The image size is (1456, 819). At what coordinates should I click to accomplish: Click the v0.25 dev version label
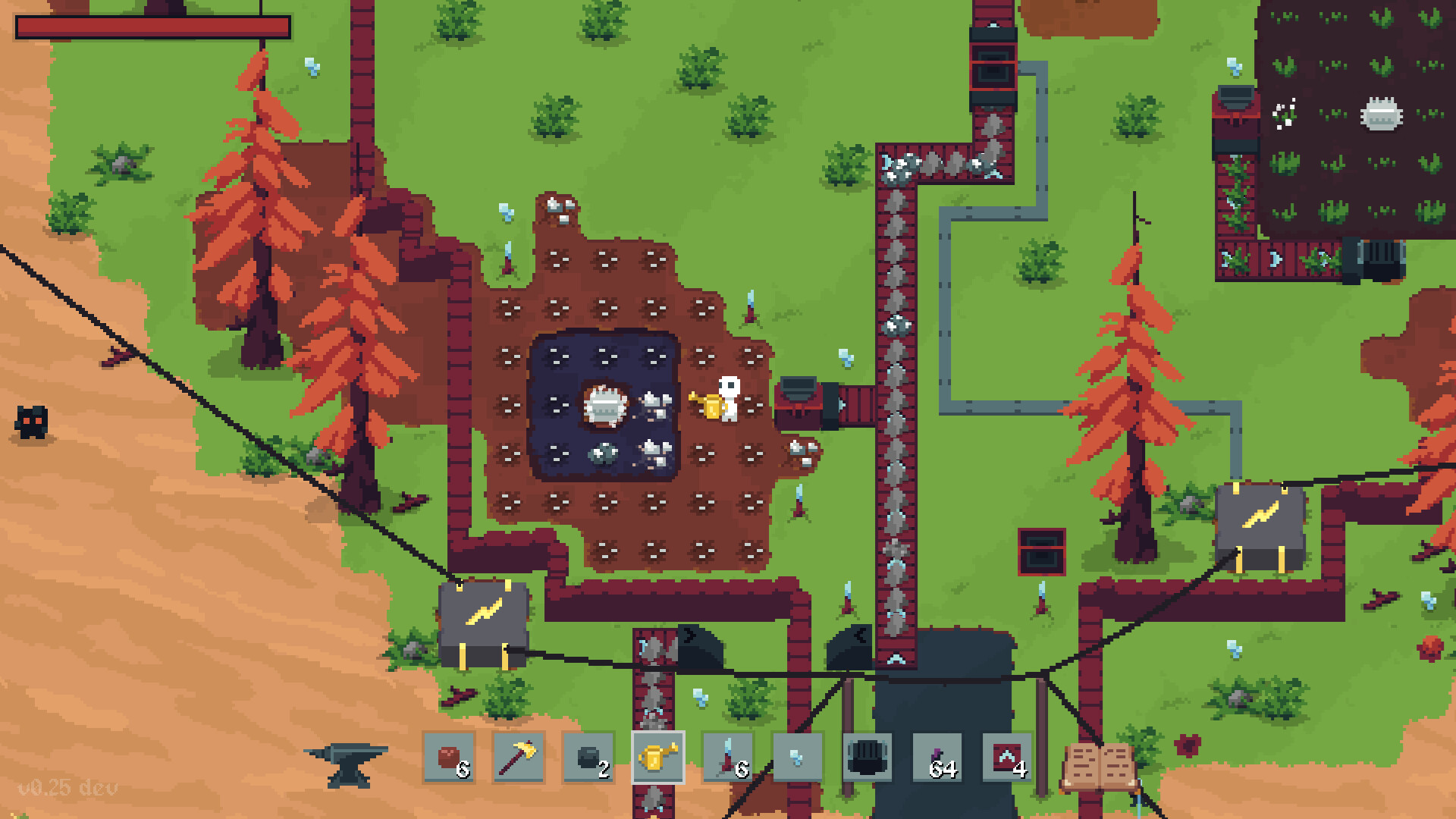(x=67, y=789)
